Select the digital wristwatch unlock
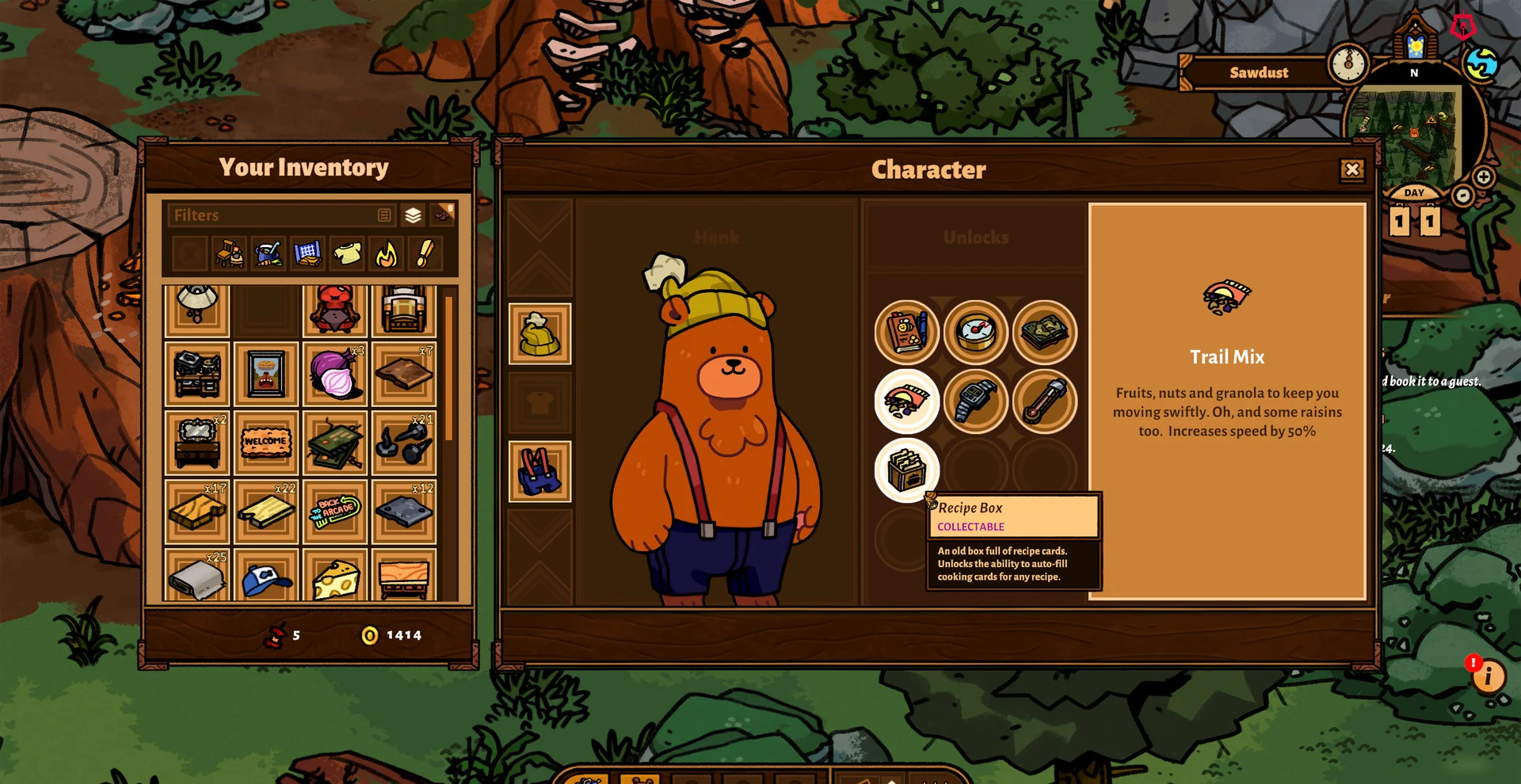This screenshot has width=1521, height=784. coord(975,401)
